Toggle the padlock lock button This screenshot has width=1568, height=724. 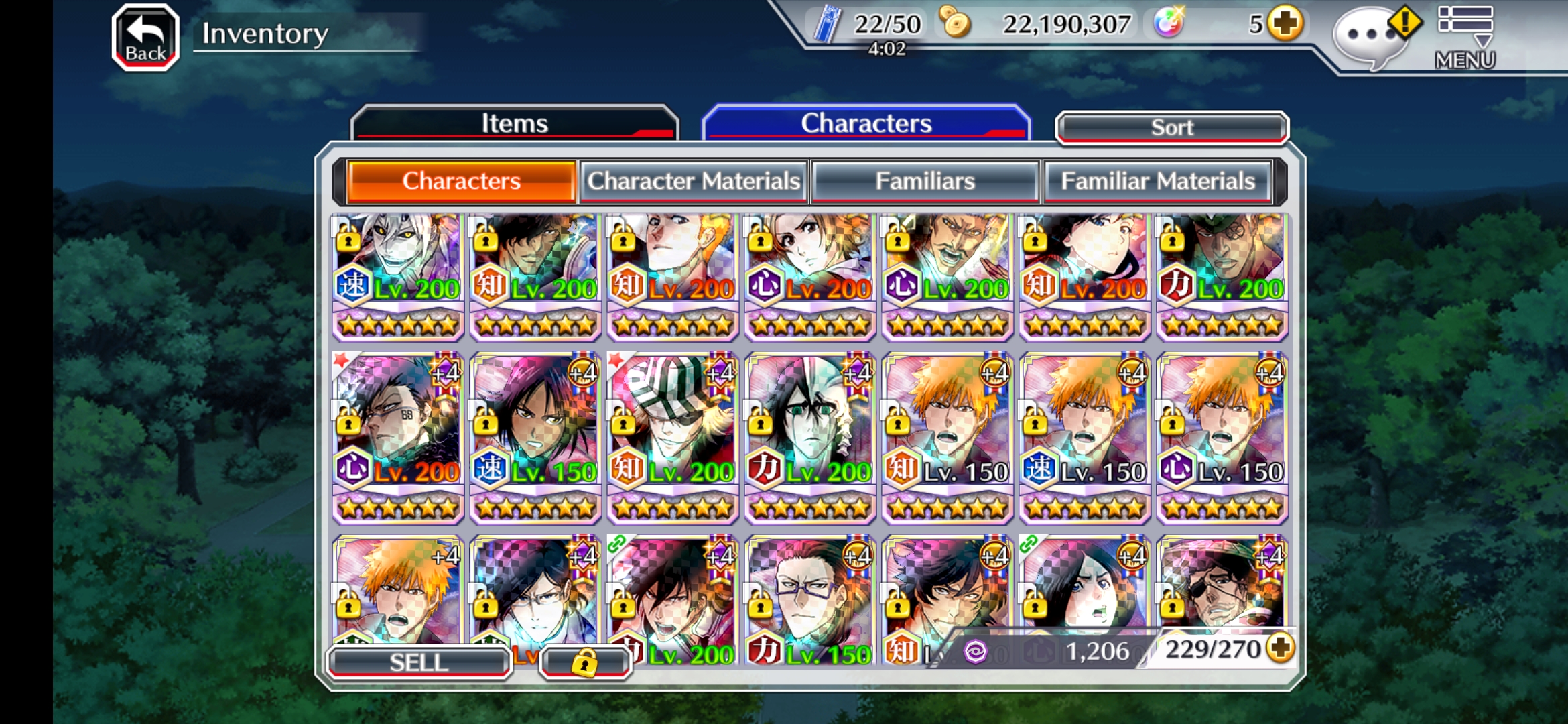584,662
